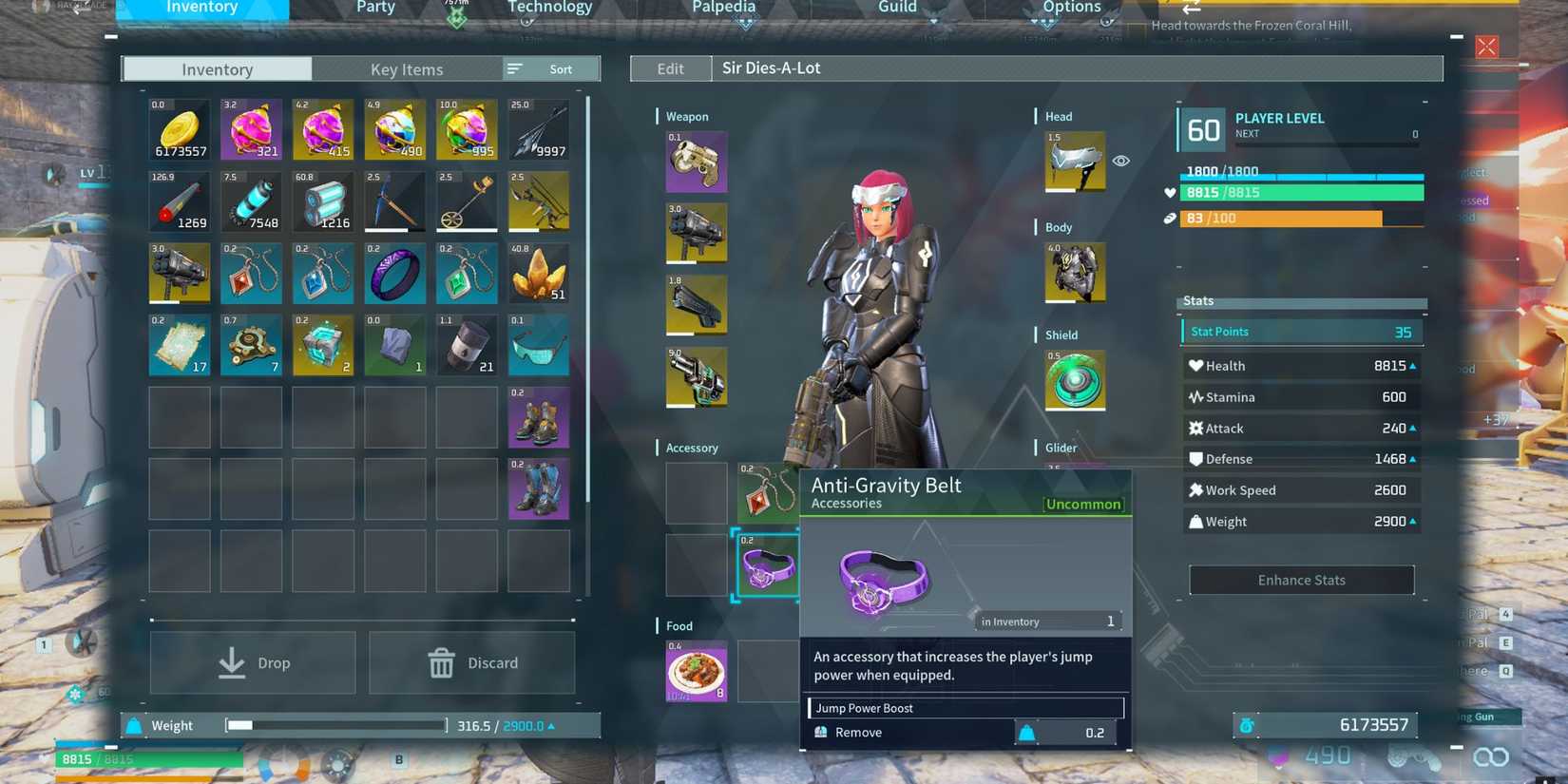Select the handgun in the first Weapon slot

[x=697, y=162]
